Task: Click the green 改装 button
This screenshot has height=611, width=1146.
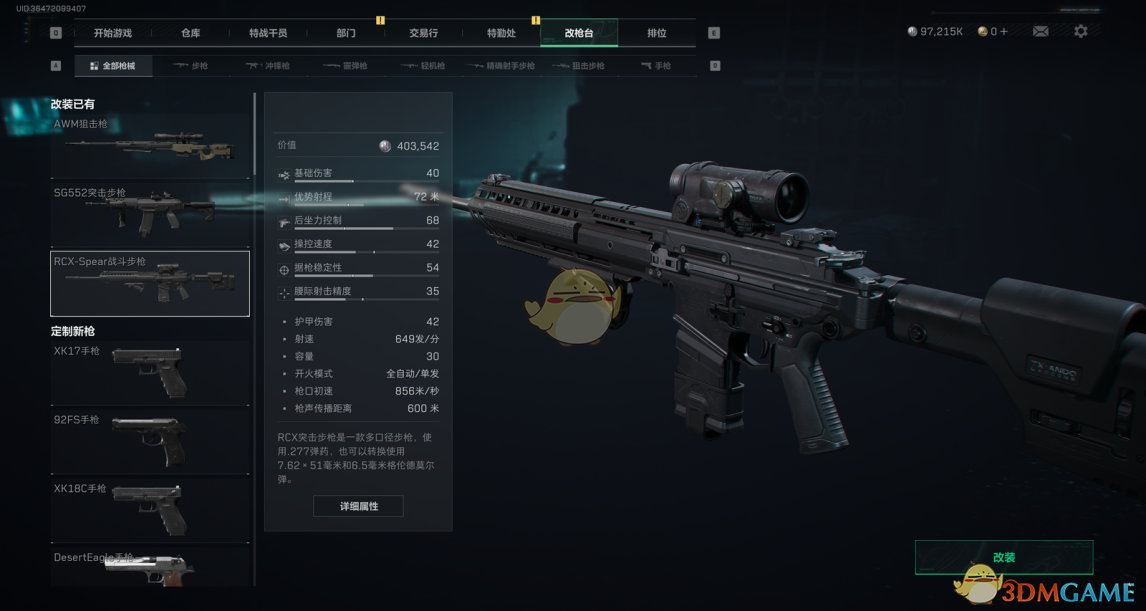Action: point(1003,557)
